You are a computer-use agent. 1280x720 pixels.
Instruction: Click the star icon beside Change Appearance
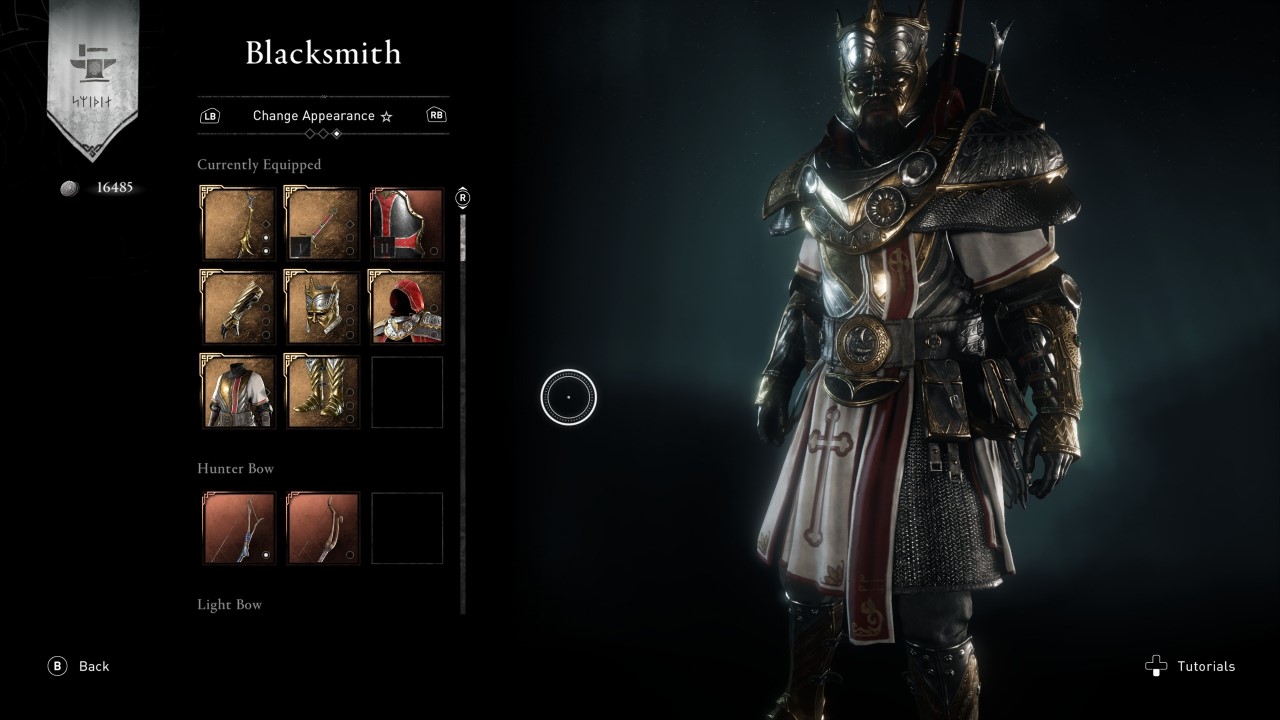click(386, 116)
